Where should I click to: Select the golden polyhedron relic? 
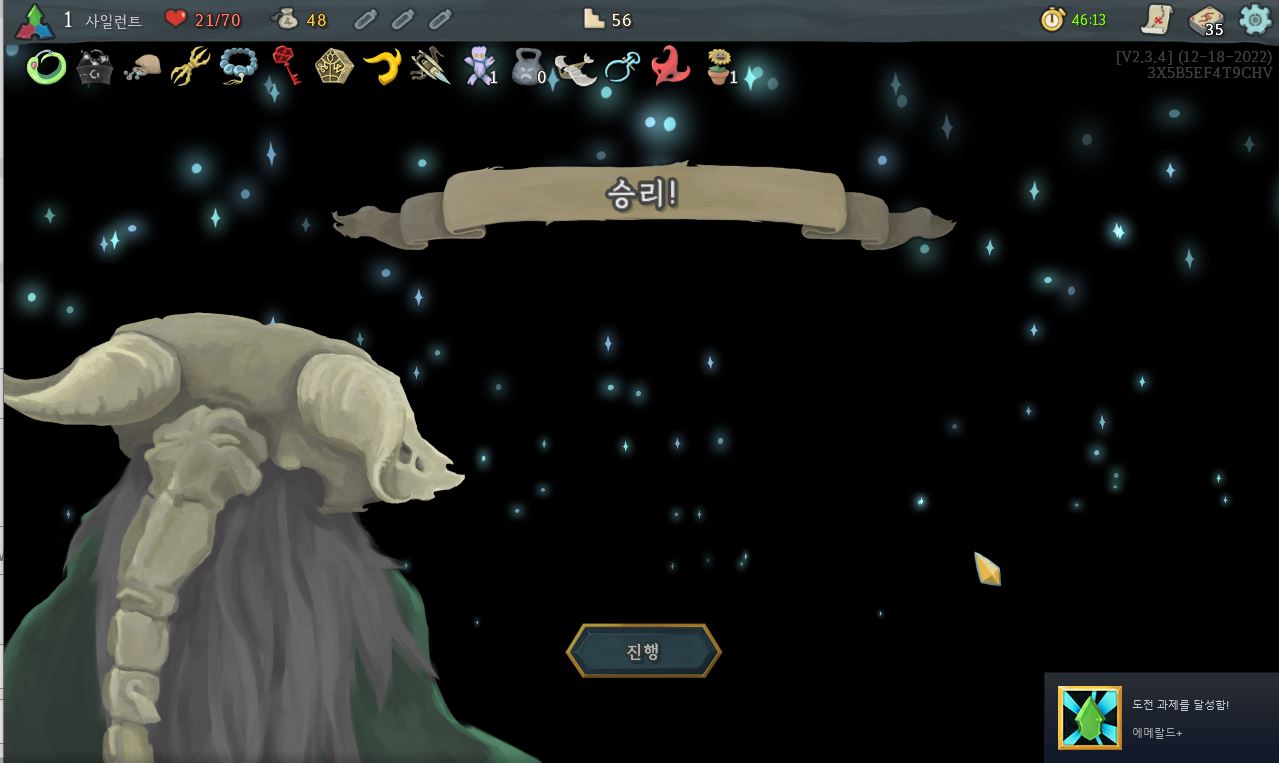[334, 67]
